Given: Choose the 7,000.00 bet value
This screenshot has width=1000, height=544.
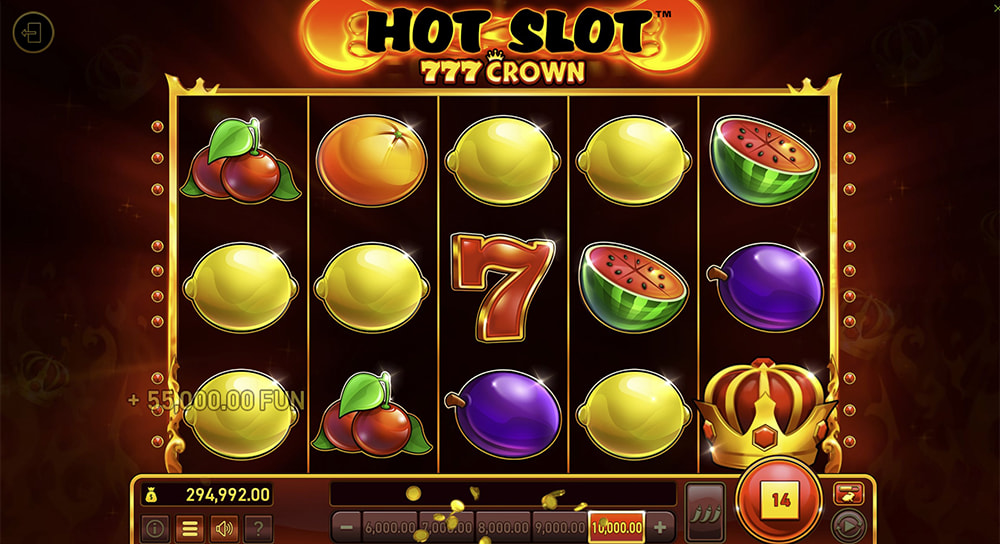Looking at the screenshot, I should coord(446,527).
